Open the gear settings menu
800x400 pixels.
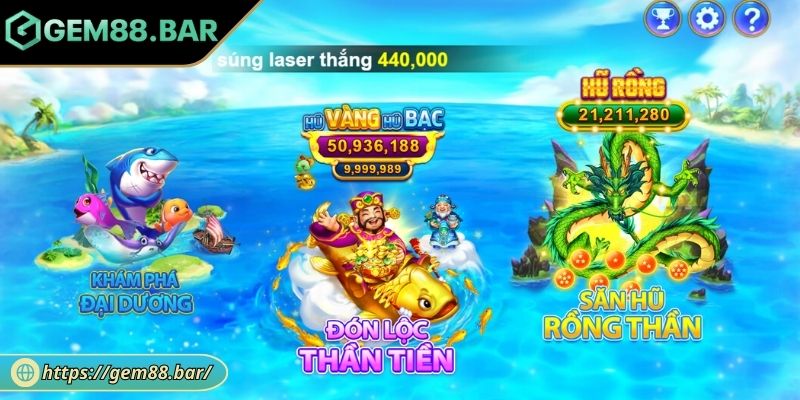(x=707, y=17)
